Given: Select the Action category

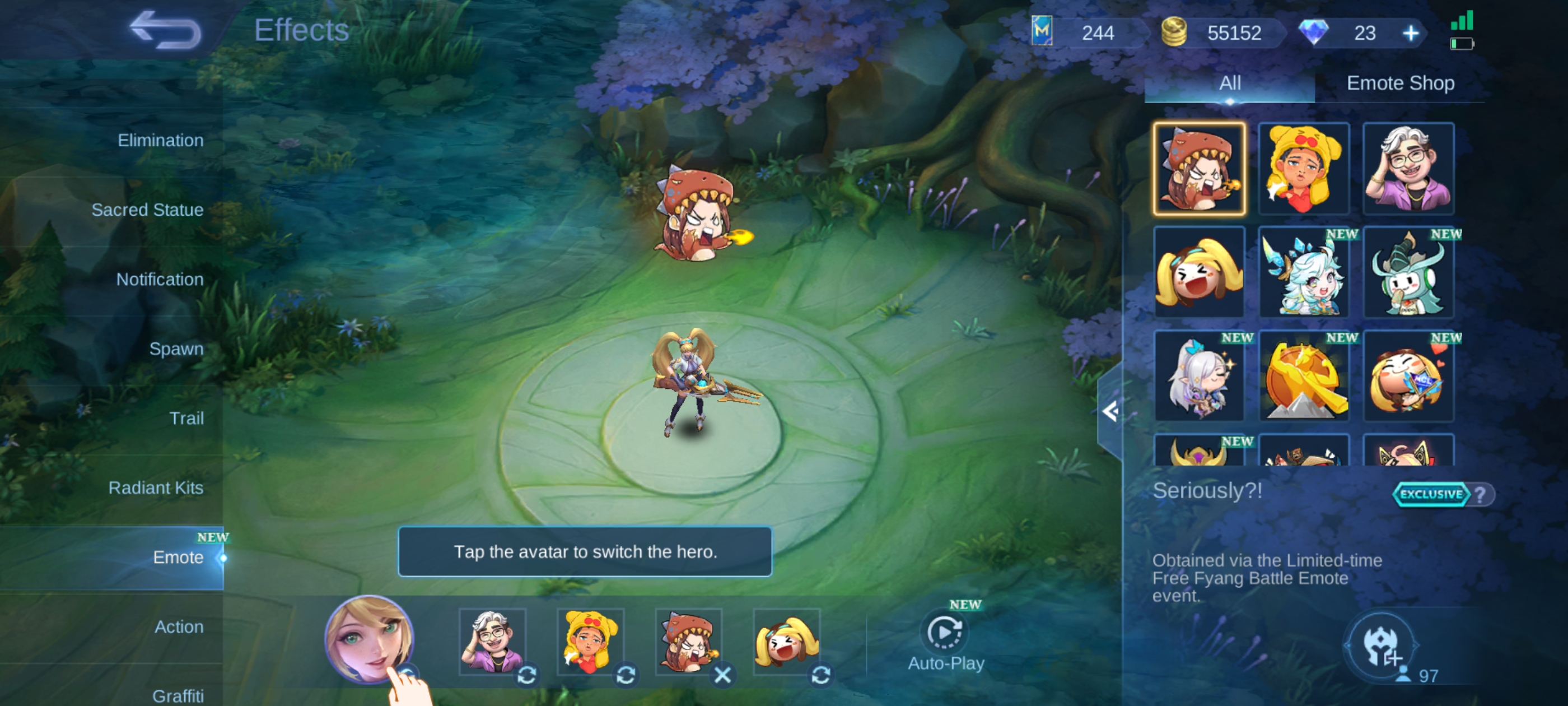Looking at the screenshot, I should point(178,626).
